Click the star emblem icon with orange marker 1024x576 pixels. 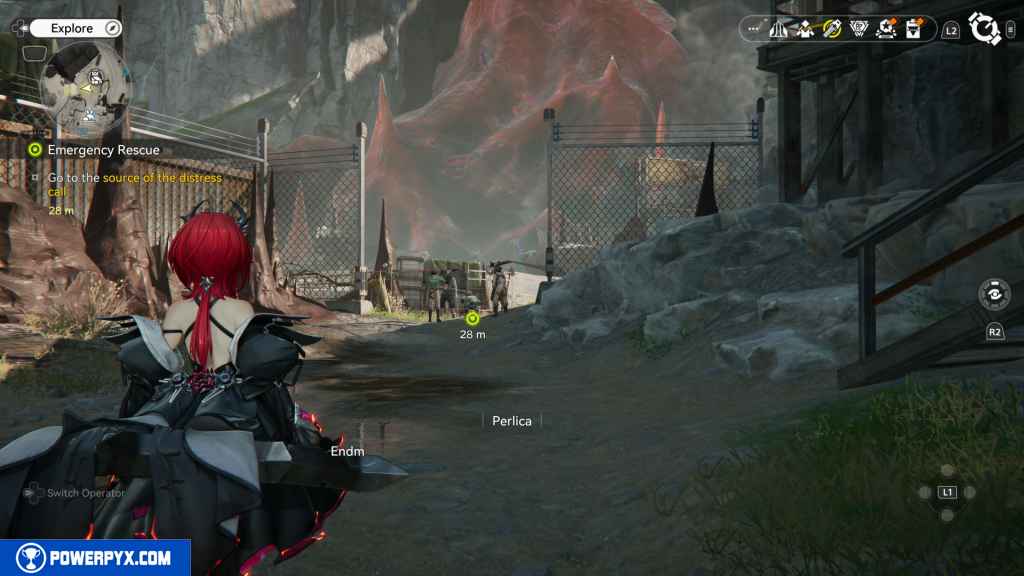885,29
